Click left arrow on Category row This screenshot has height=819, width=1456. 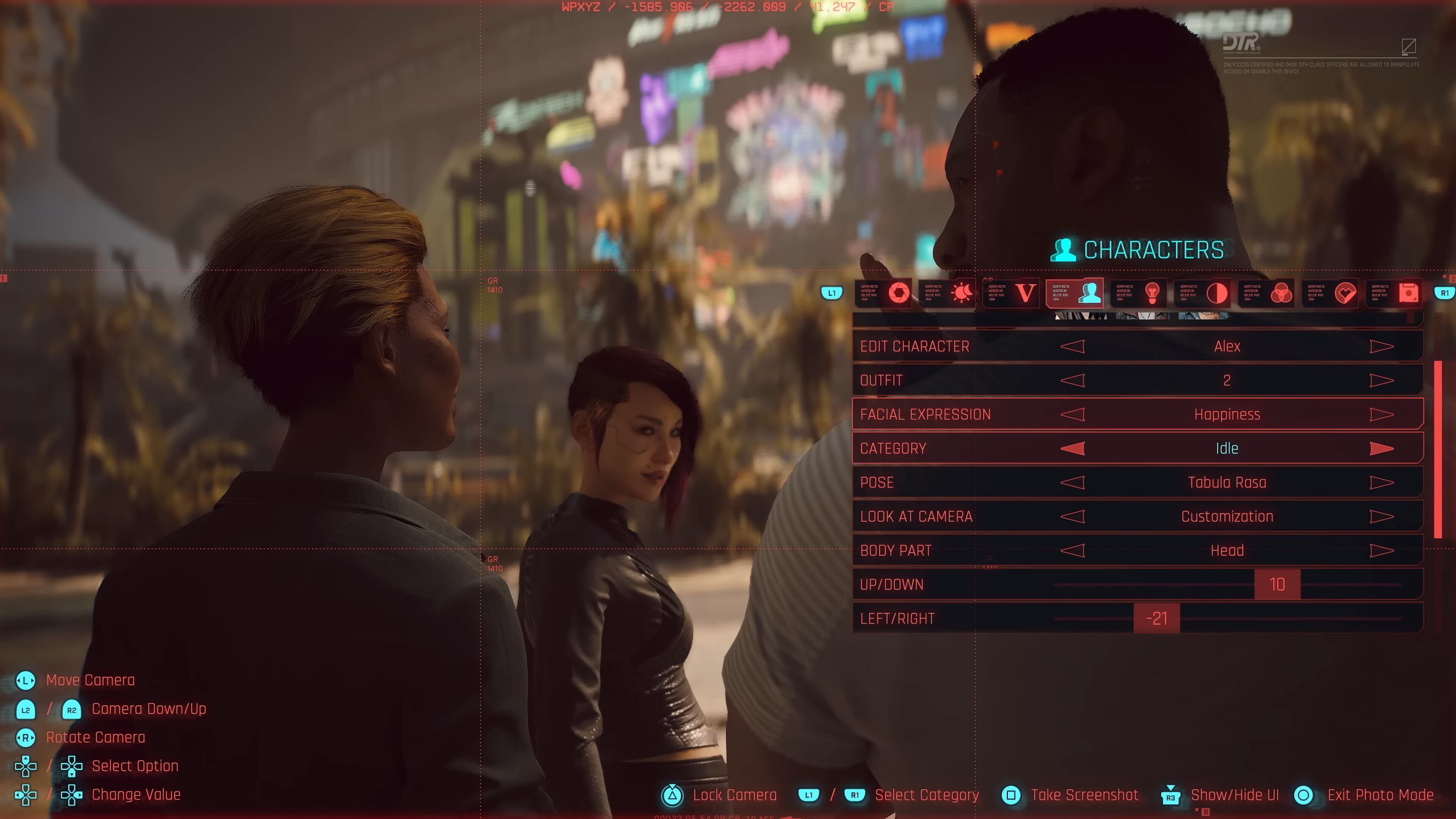[1072, 448]
